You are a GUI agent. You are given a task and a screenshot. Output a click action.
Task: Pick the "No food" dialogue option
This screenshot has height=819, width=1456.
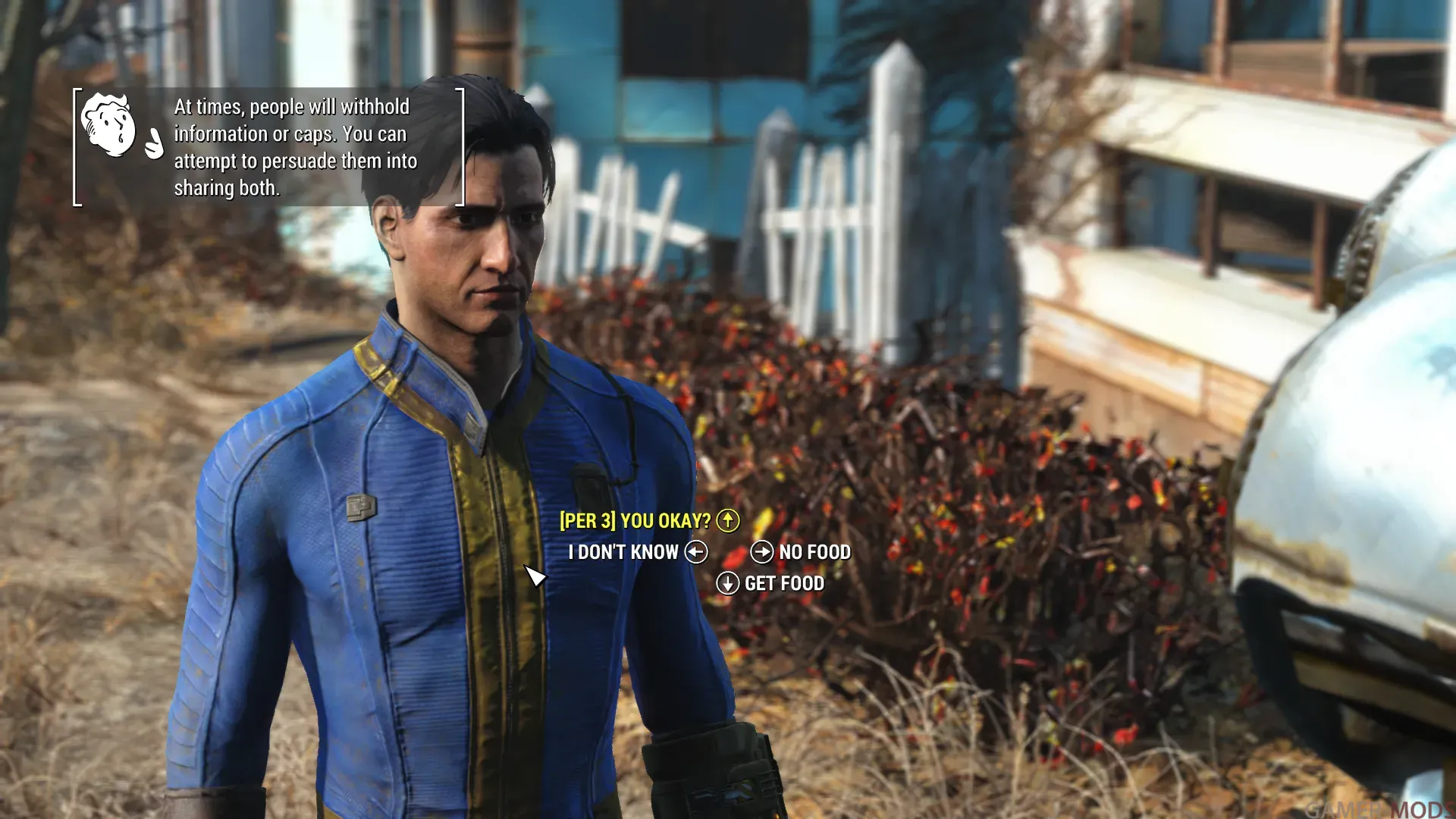814,552
